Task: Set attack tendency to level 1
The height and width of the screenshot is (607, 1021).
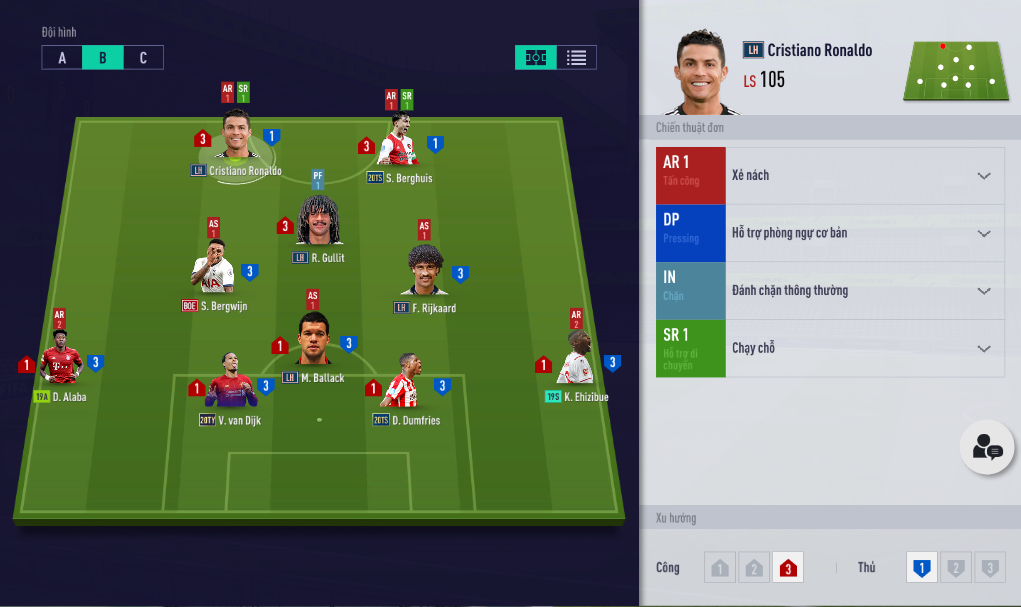Action: pos(719,568)
